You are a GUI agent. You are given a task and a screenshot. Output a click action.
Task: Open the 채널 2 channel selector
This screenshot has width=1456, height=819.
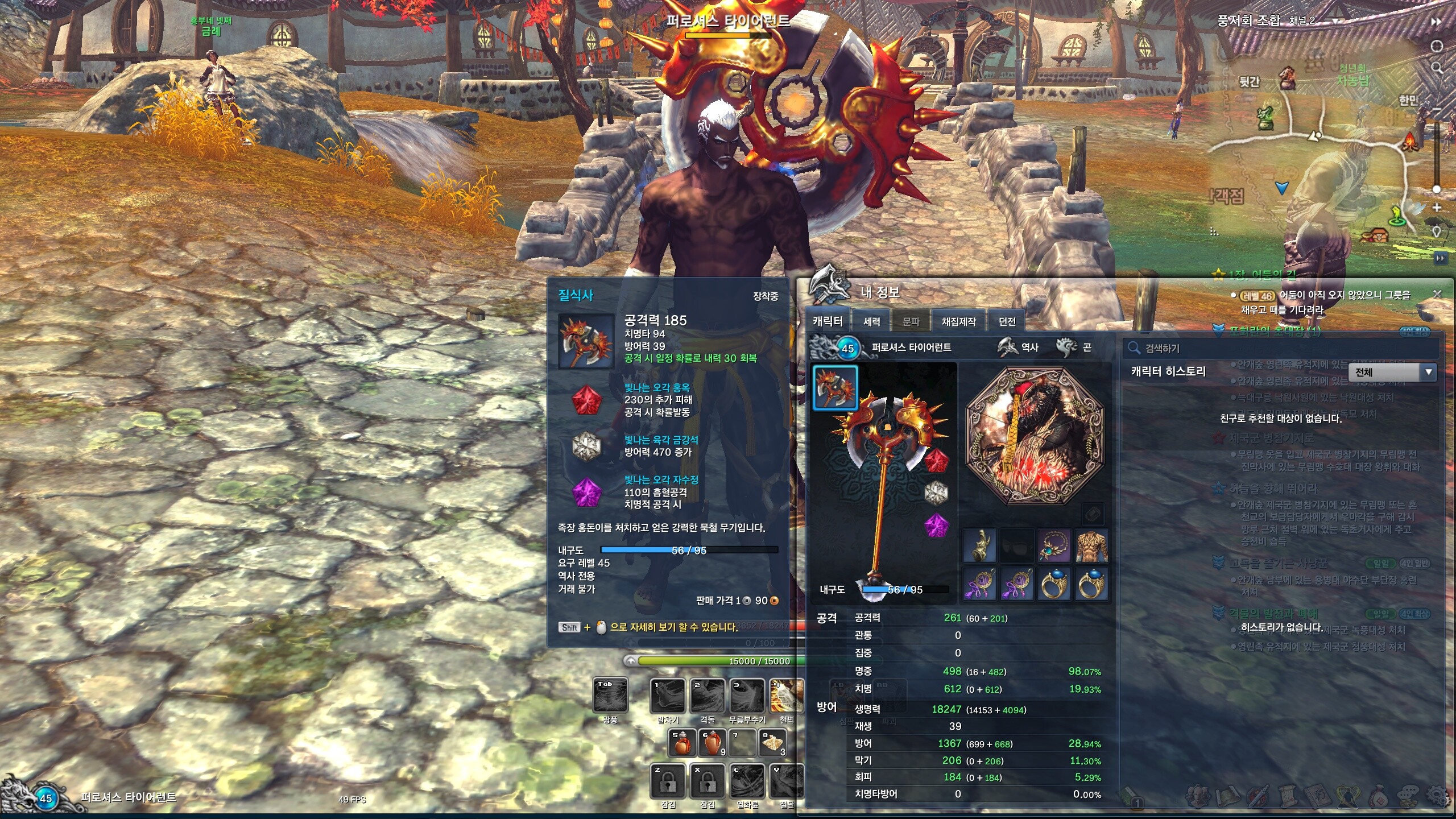(1335, 21)
